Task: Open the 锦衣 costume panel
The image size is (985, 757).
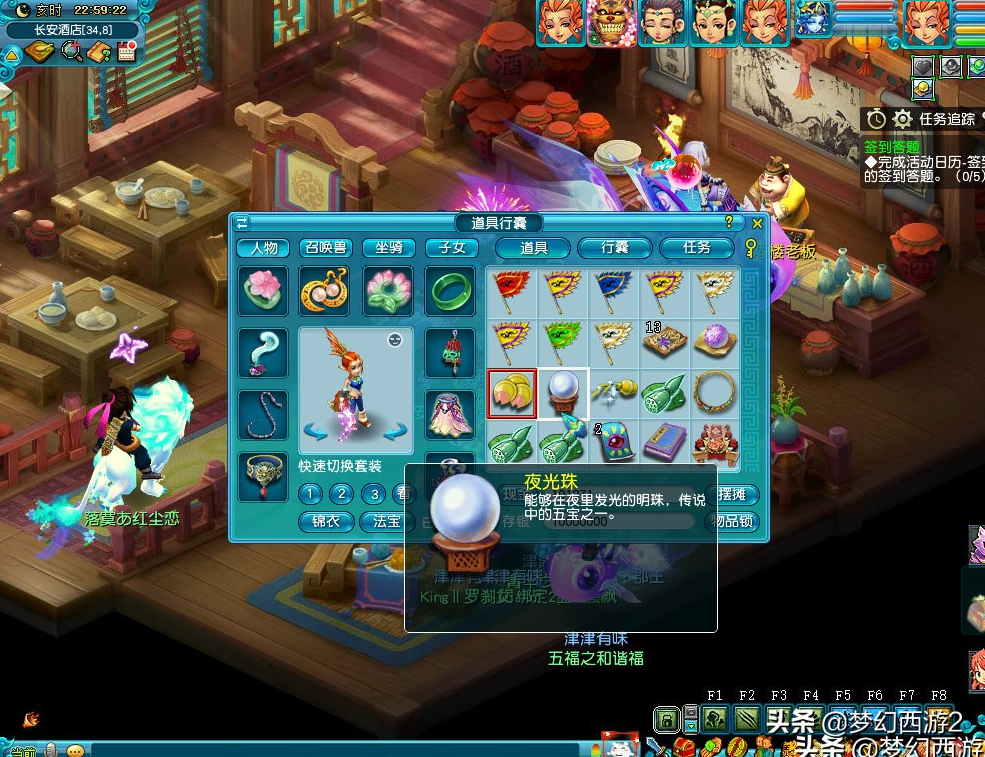Action: click(326, 522)
